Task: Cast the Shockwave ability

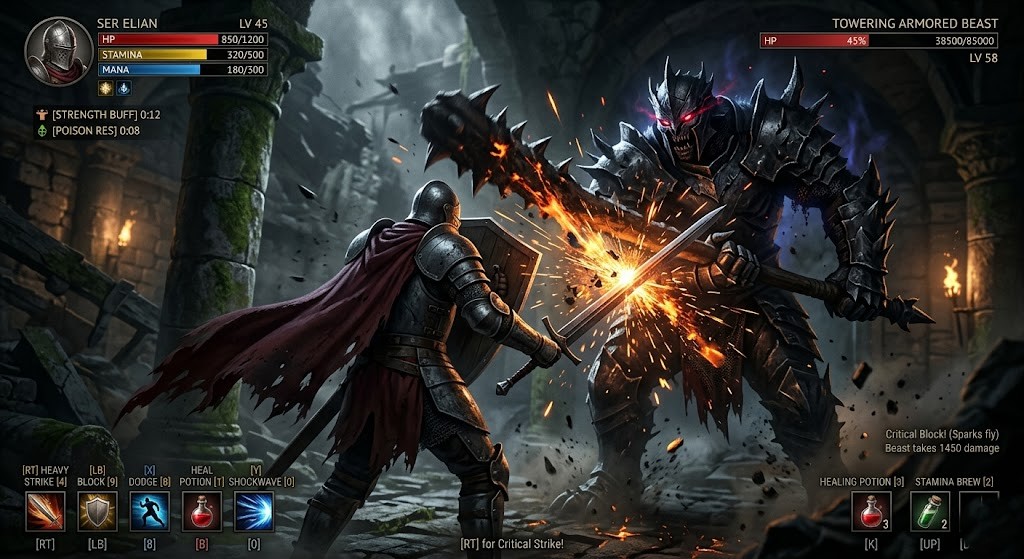Action: [x=253, y=511]
